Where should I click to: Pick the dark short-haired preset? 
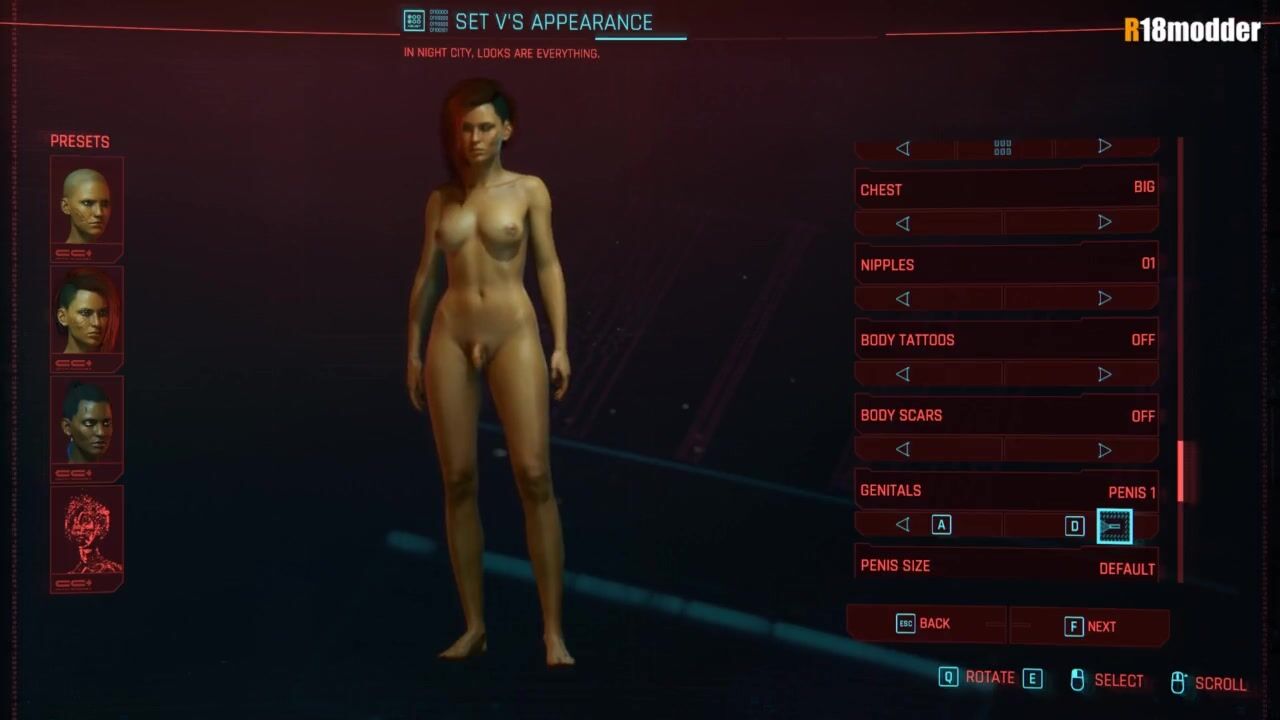click(87, 426)
